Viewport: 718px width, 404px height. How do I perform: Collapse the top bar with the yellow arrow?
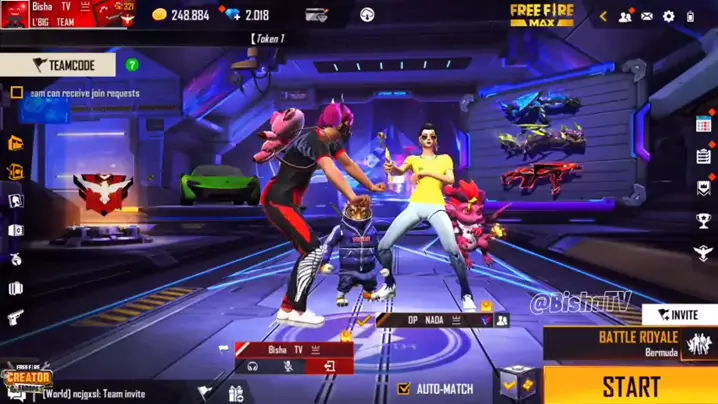(603, 16)
